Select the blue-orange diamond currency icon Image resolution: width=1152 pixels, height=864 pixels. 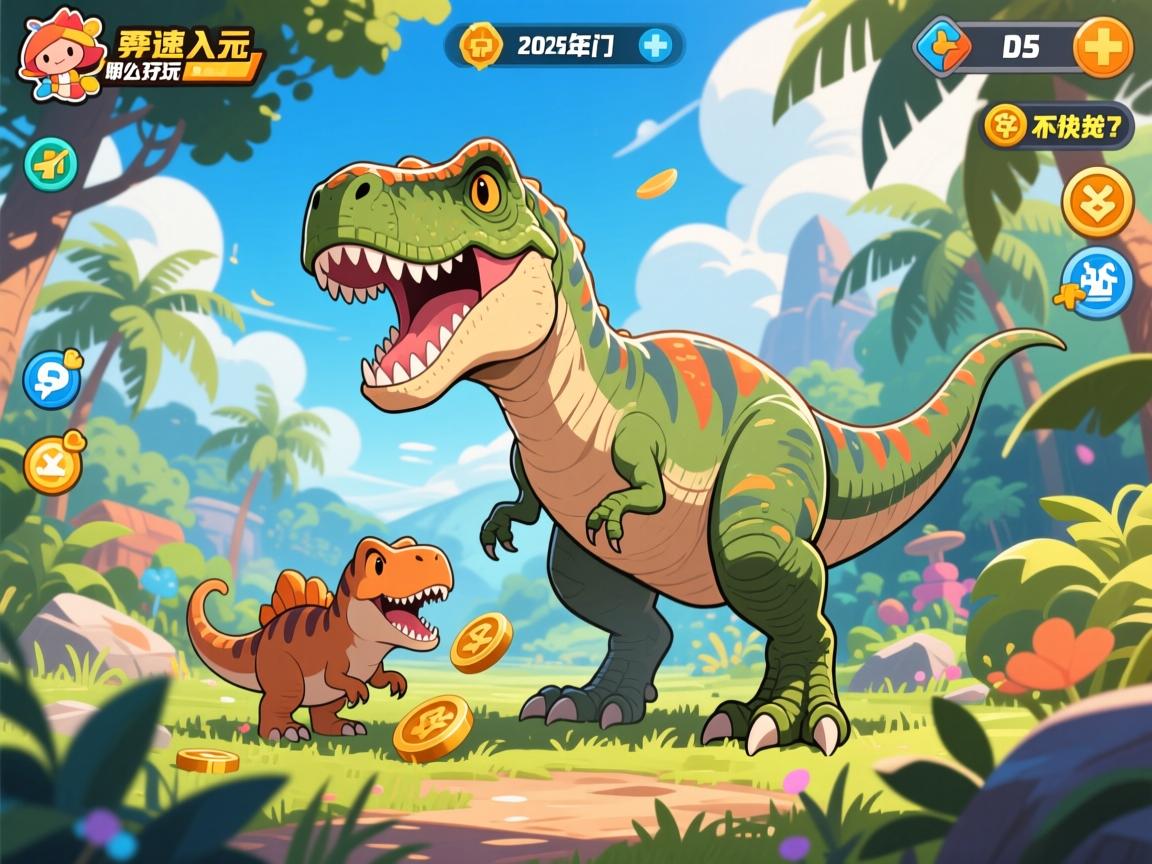tap(943, 46)
